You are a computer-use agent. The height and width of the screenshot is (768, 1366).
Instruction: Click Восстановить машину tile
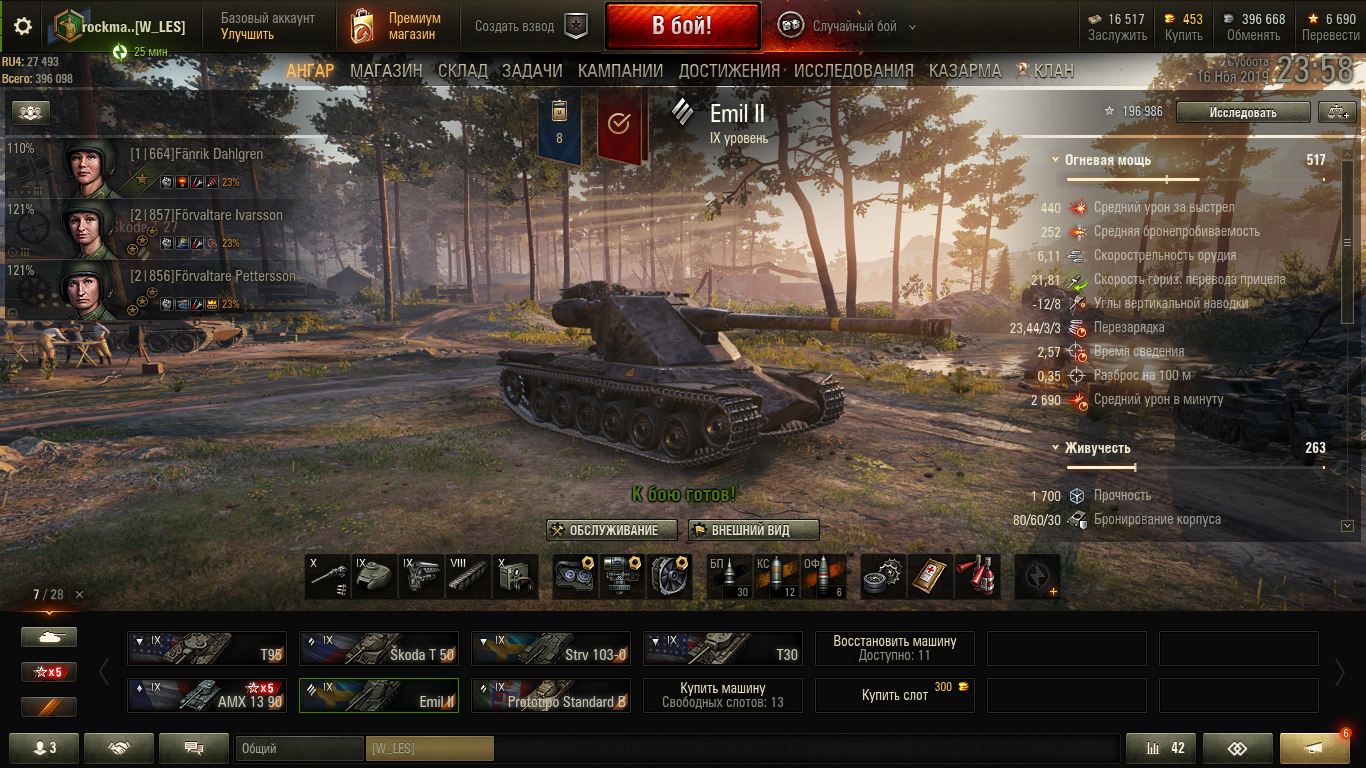[895, 648]
